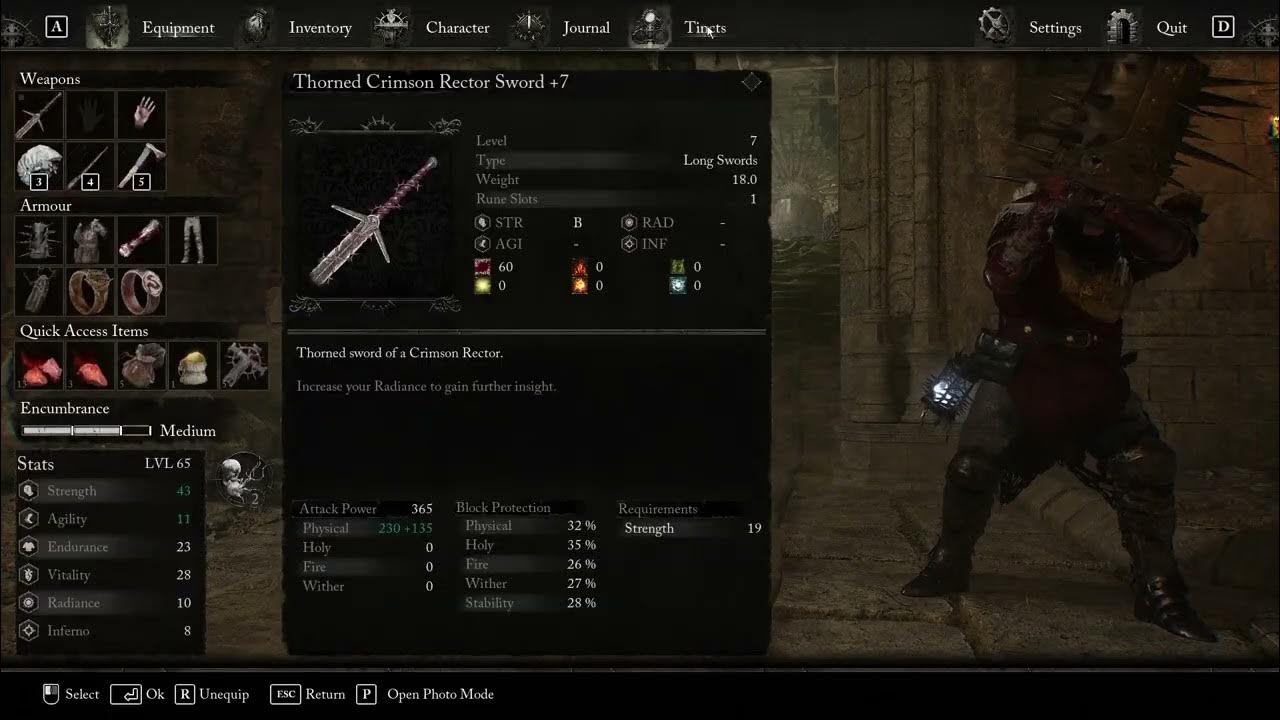The width and height of the screenshot is (1280, 720).
Task: Open the Tincts menu
Action: (x=706, y=27)
